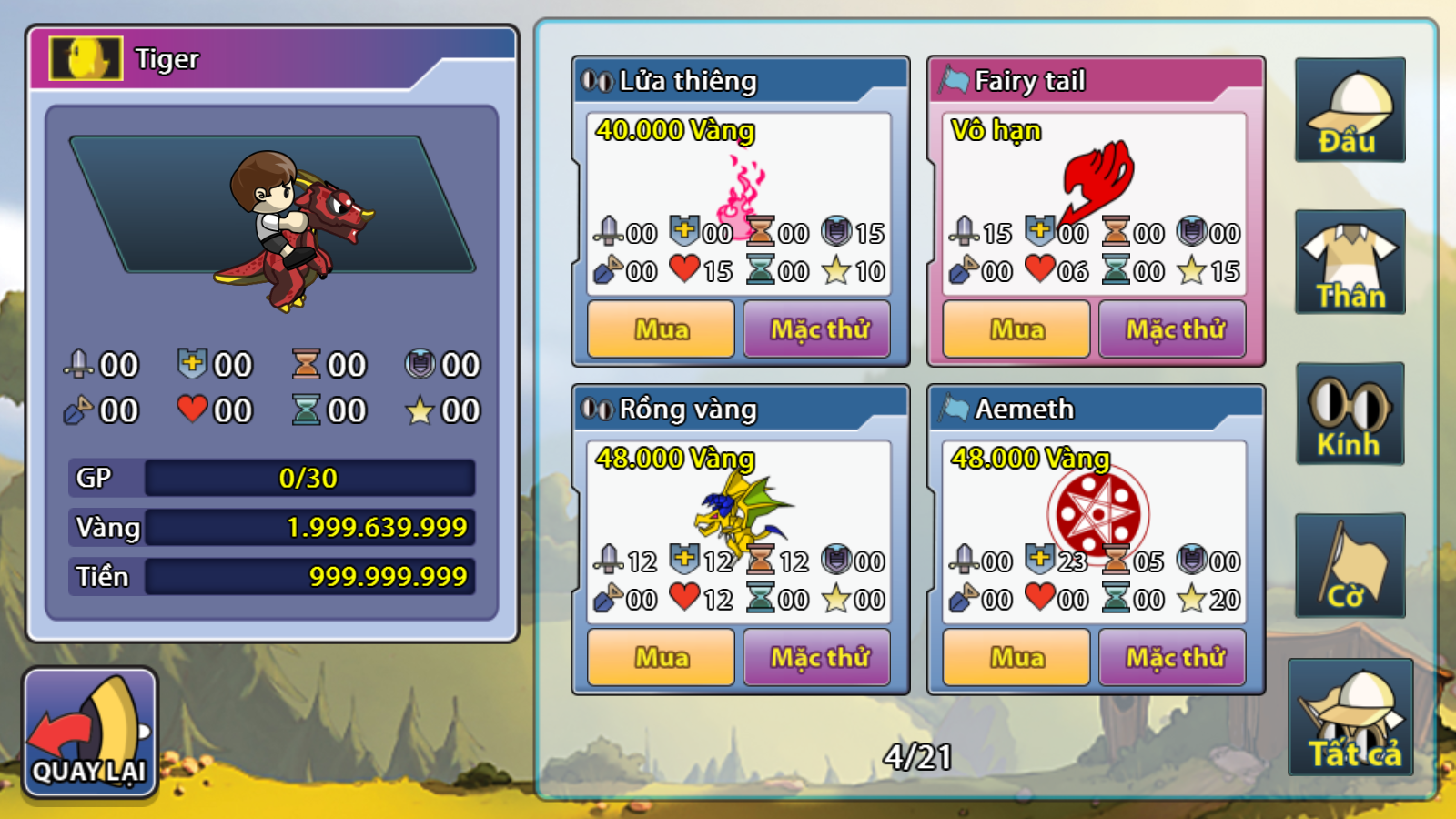The width and height of the screenshot is (1456, 819).
Task: Try on the Fairy tail flag
Action: tap(1172, 329)
